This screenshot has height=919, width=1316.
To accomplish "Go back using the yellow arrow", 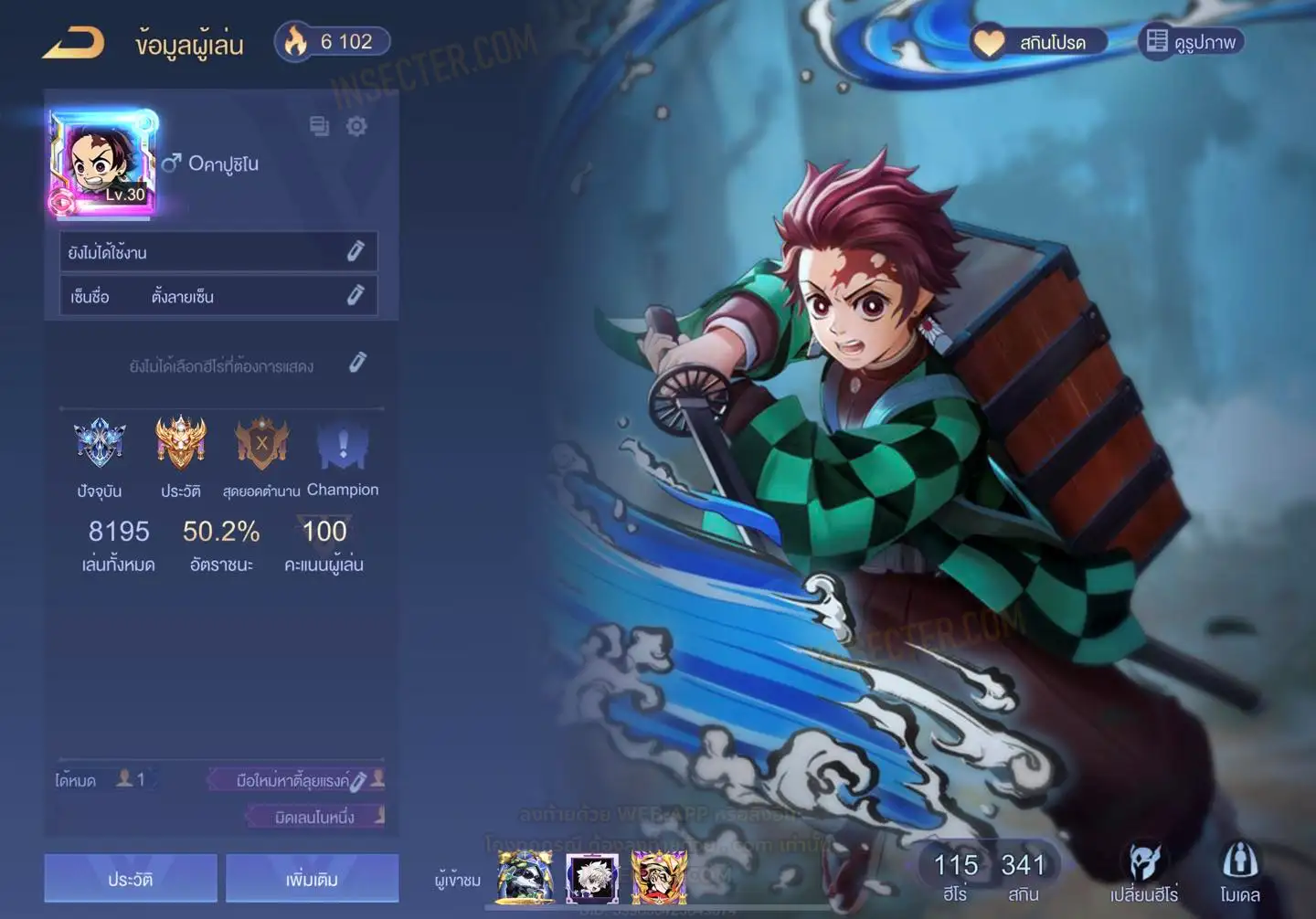I will click(x=73, y=43).
